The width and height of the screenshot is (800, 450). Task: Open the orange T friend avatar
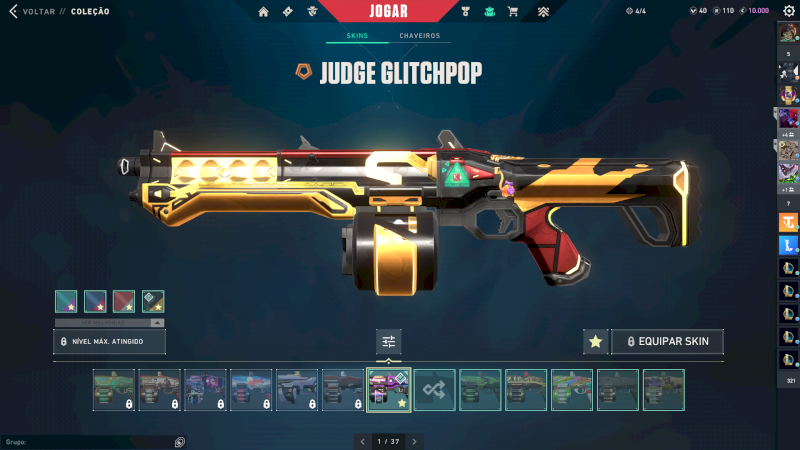tap(788, 223)
